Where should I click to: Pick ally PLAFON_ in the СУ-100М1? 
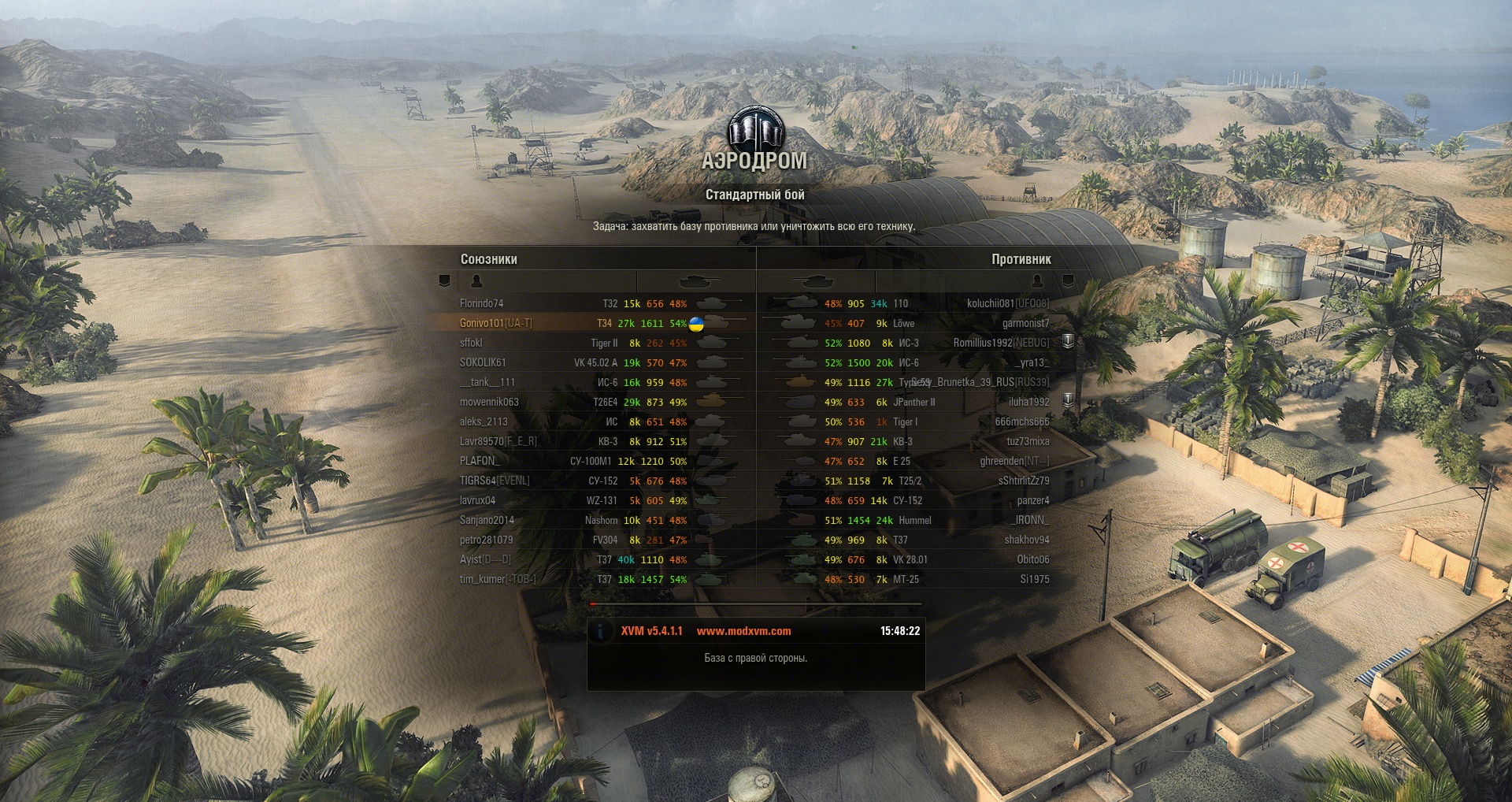(x=480, y=461)
